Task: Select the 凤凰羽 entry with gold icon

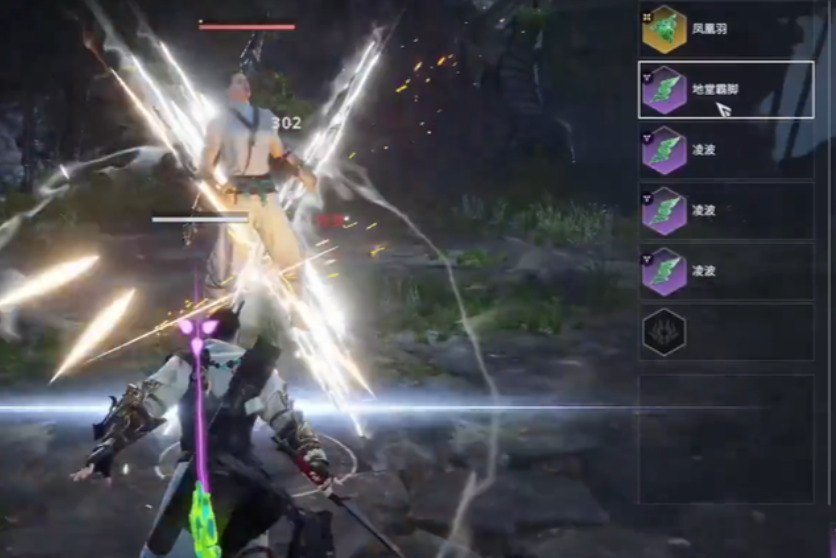Action: click(724, 30)
